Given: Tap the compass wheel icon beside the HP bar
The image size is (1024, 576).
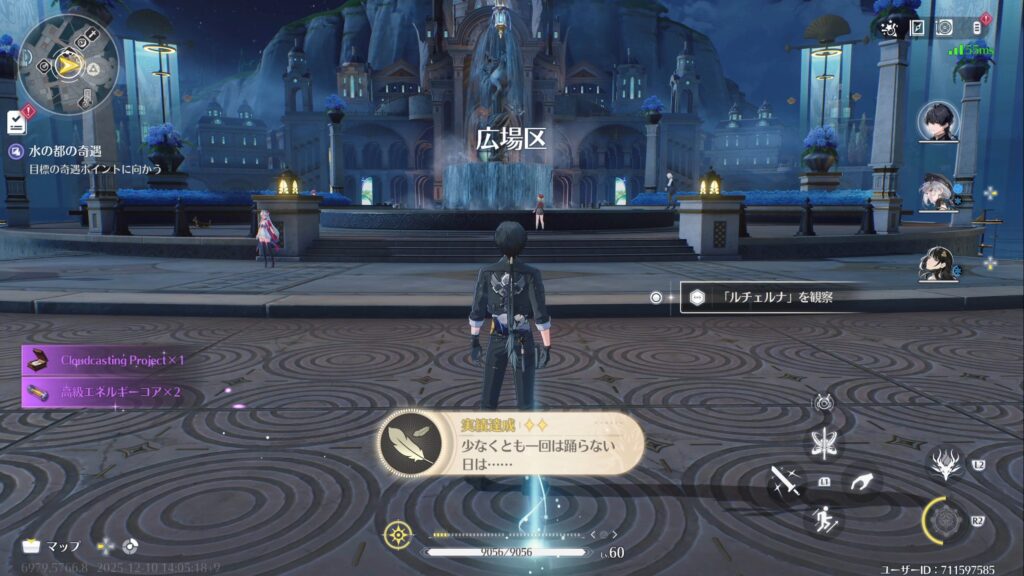Looking at the screenshot, I should click(x=398, y=535).
